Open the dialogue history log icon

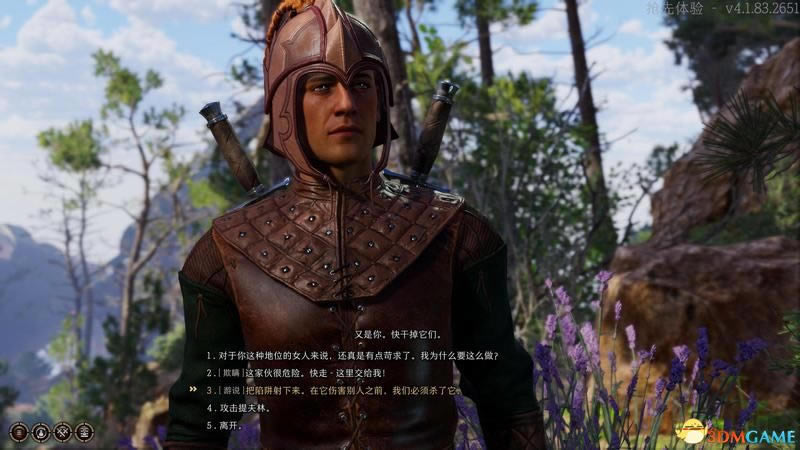click(19, 432)
